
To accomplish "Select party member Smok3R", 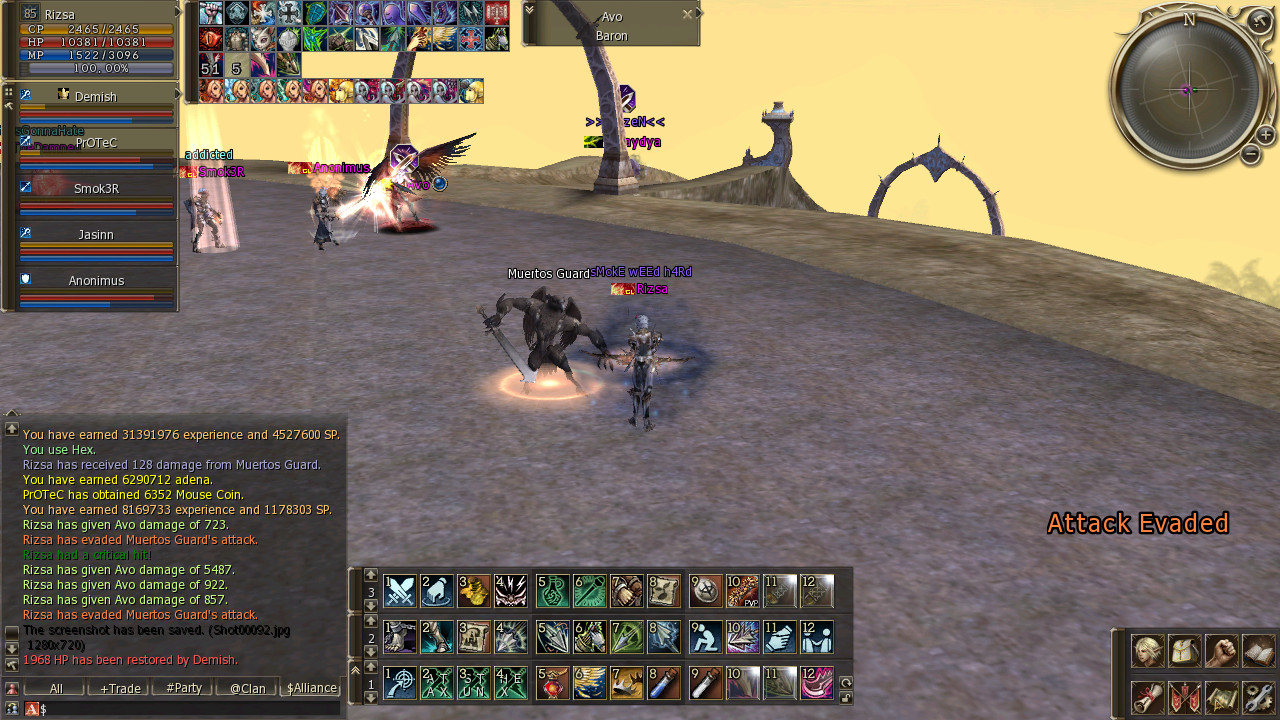I will coord(96,189).
